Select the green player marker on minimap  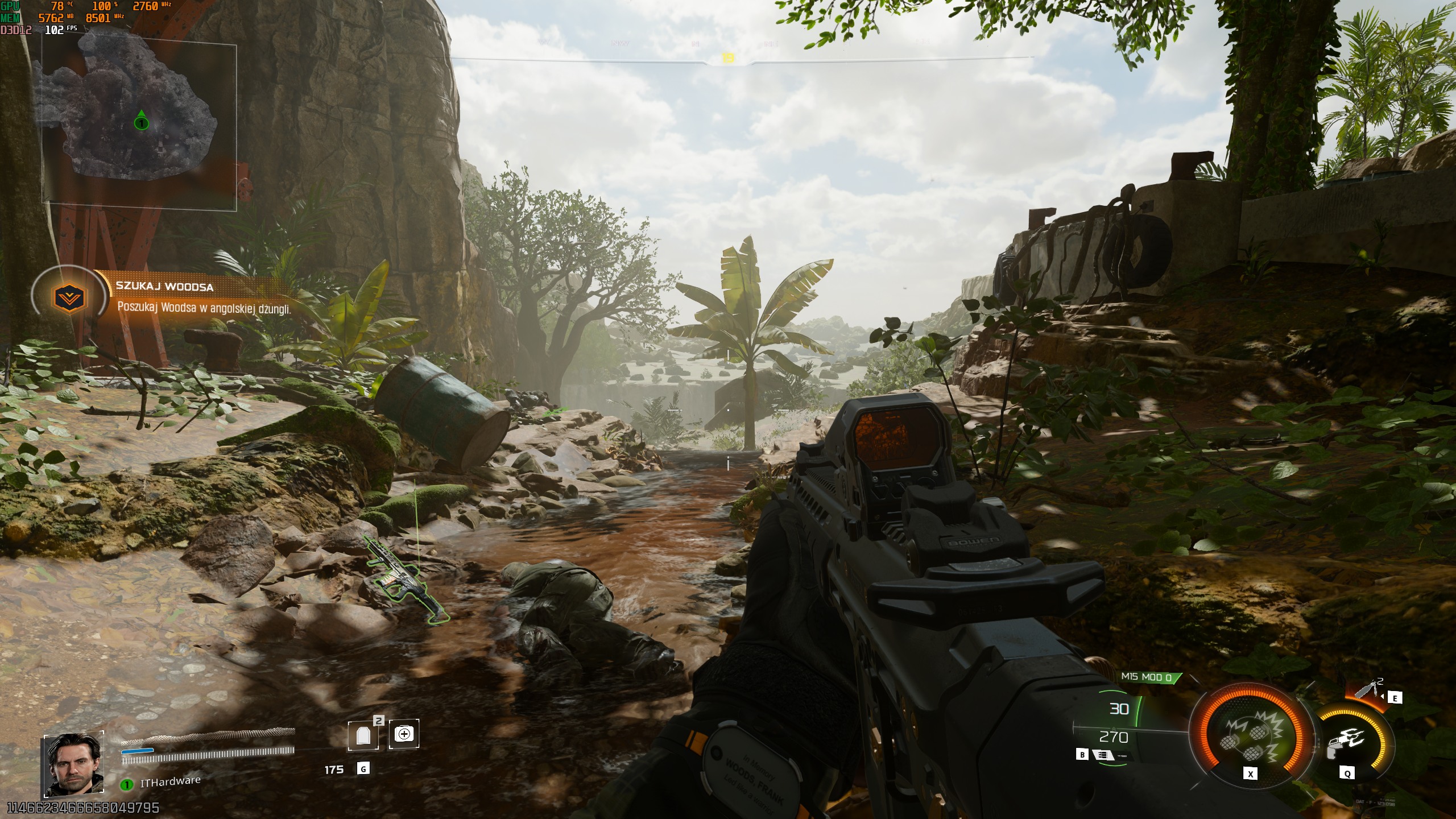tap(141, 122)
